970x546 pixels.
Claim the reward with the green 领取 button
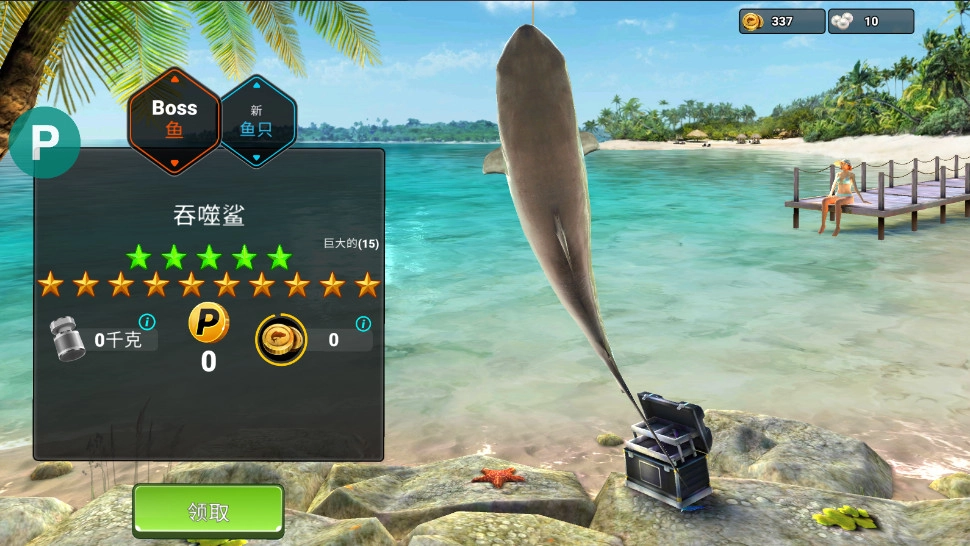click(x=208, y=511)
